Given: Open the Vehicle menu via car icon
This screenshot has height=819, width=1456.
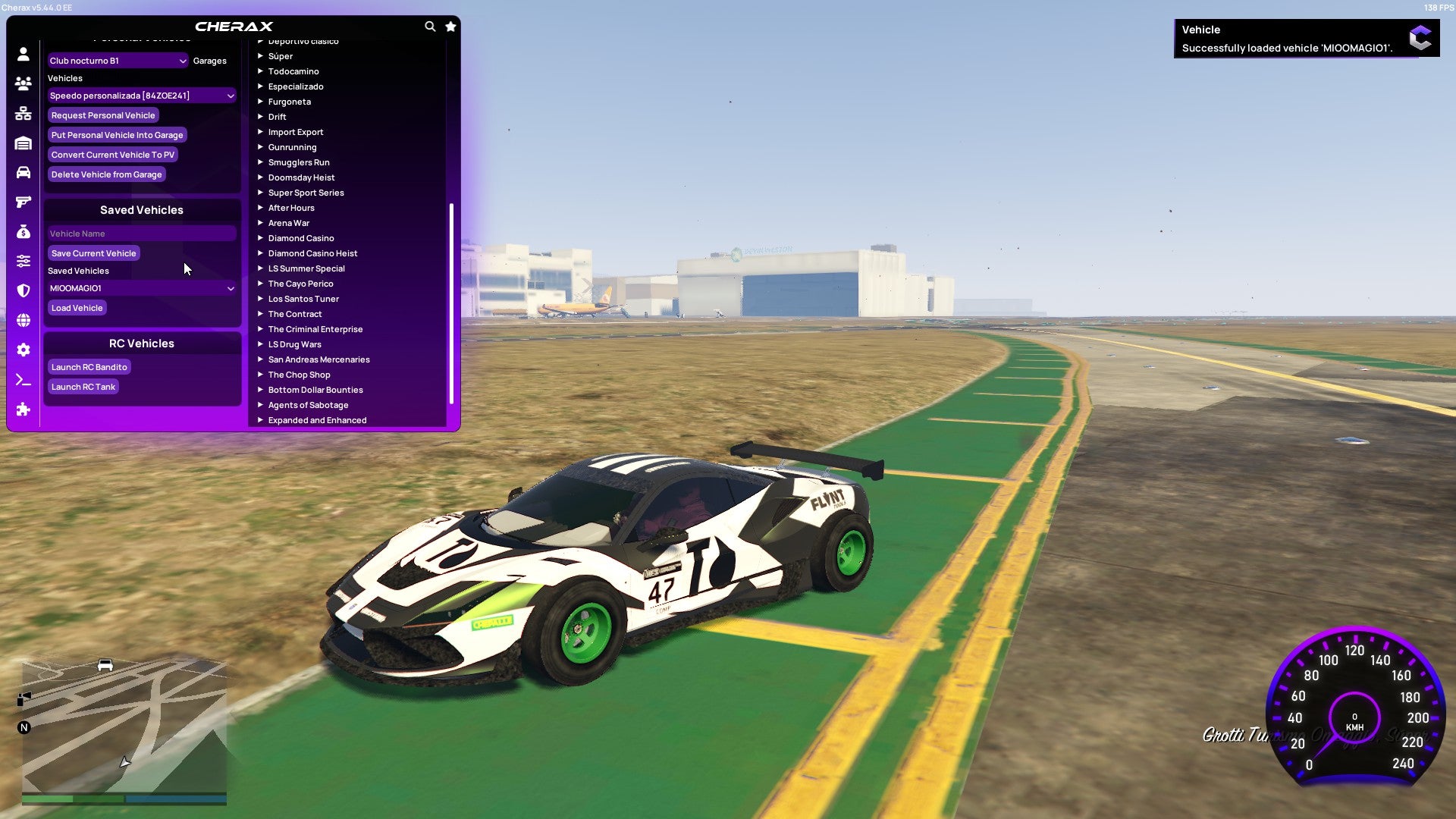Looking at the screenshot, I should tap(23, 172).
